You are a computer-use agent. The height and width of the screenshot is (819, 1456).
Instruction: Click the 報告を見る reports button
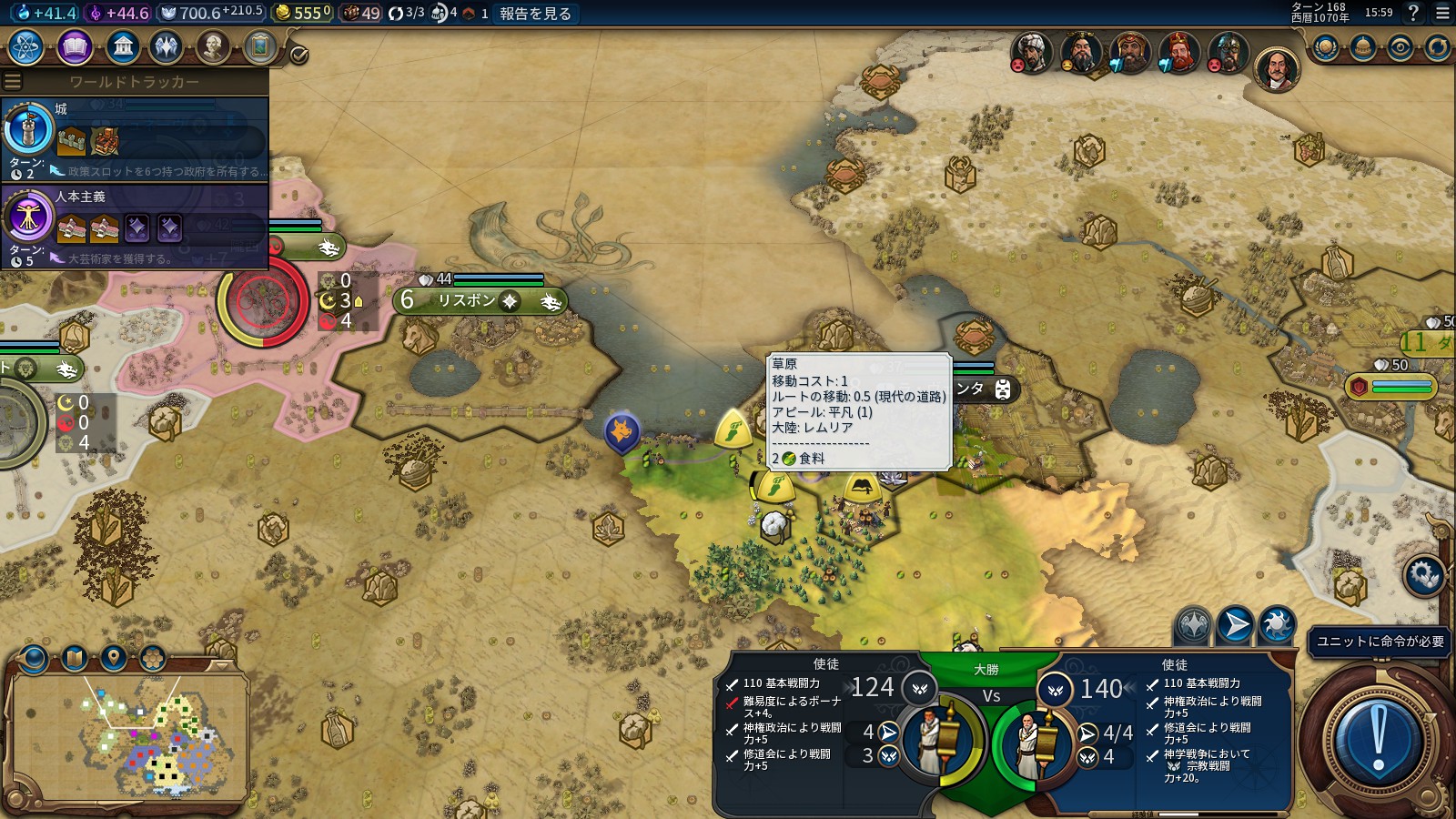(535, 14)
